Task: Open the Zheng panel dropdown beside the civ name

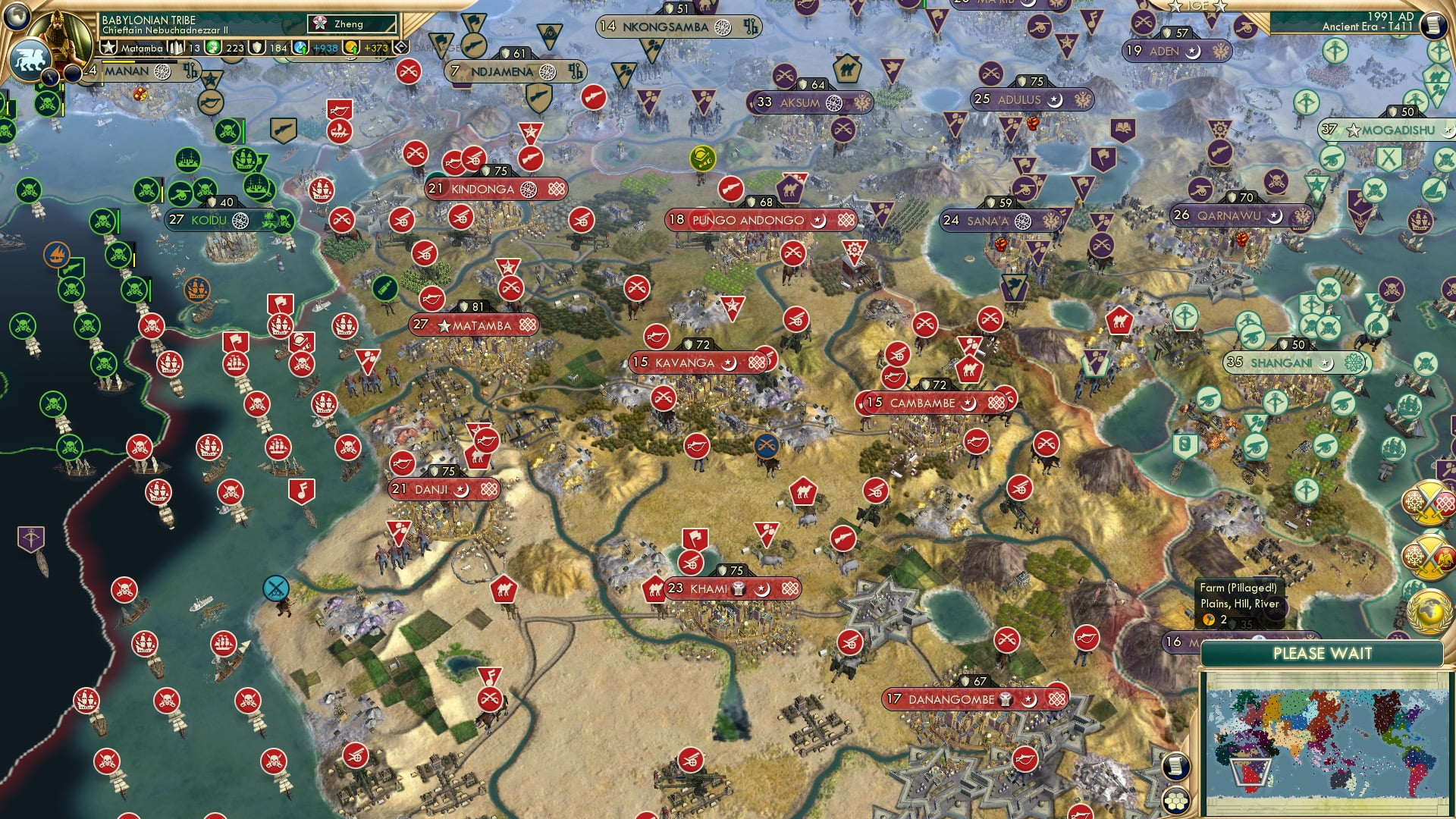Action: click(x=353, y=24)
